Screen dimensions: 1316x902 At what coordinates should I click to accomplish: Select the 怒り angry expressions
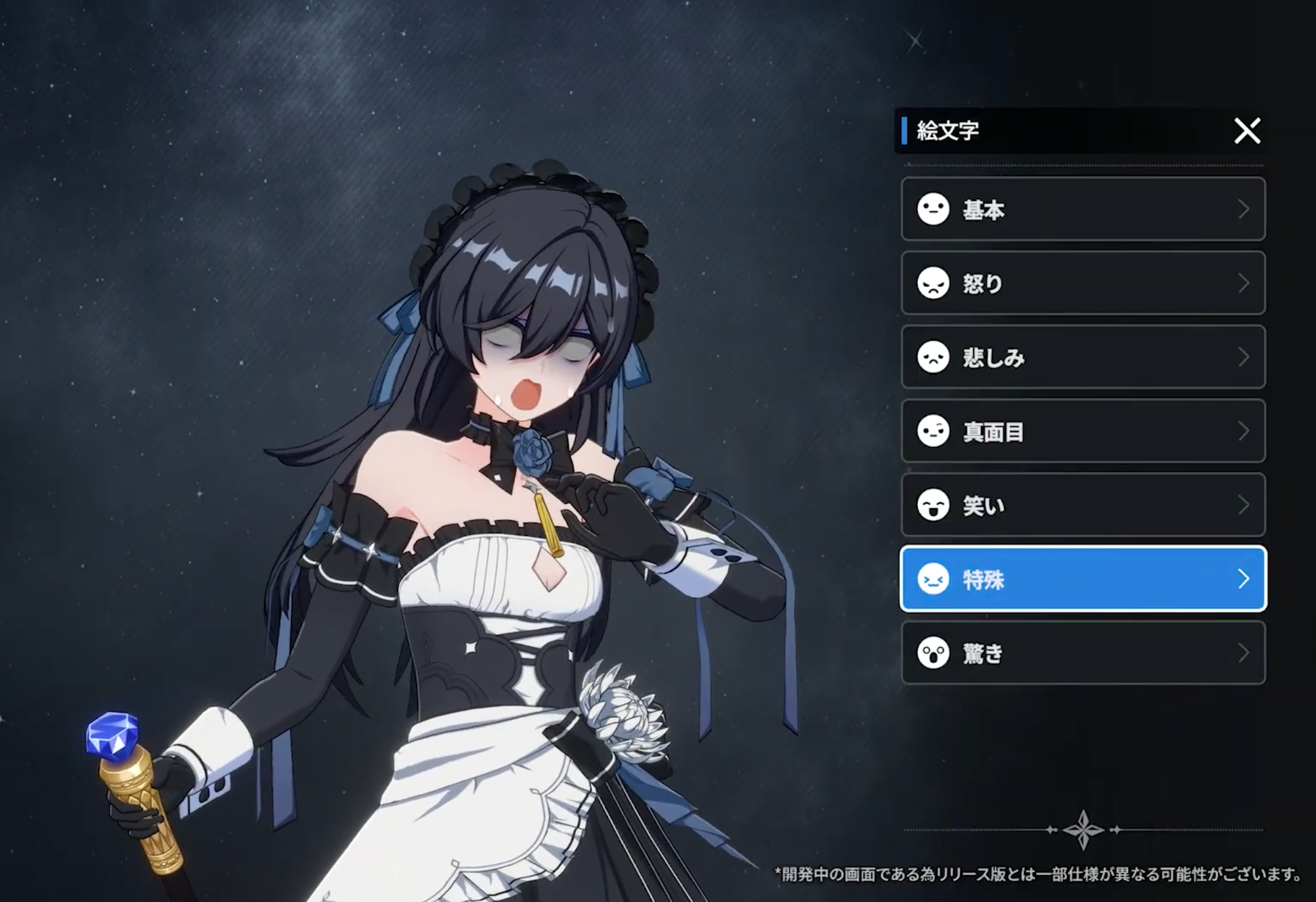(1082, 283)
